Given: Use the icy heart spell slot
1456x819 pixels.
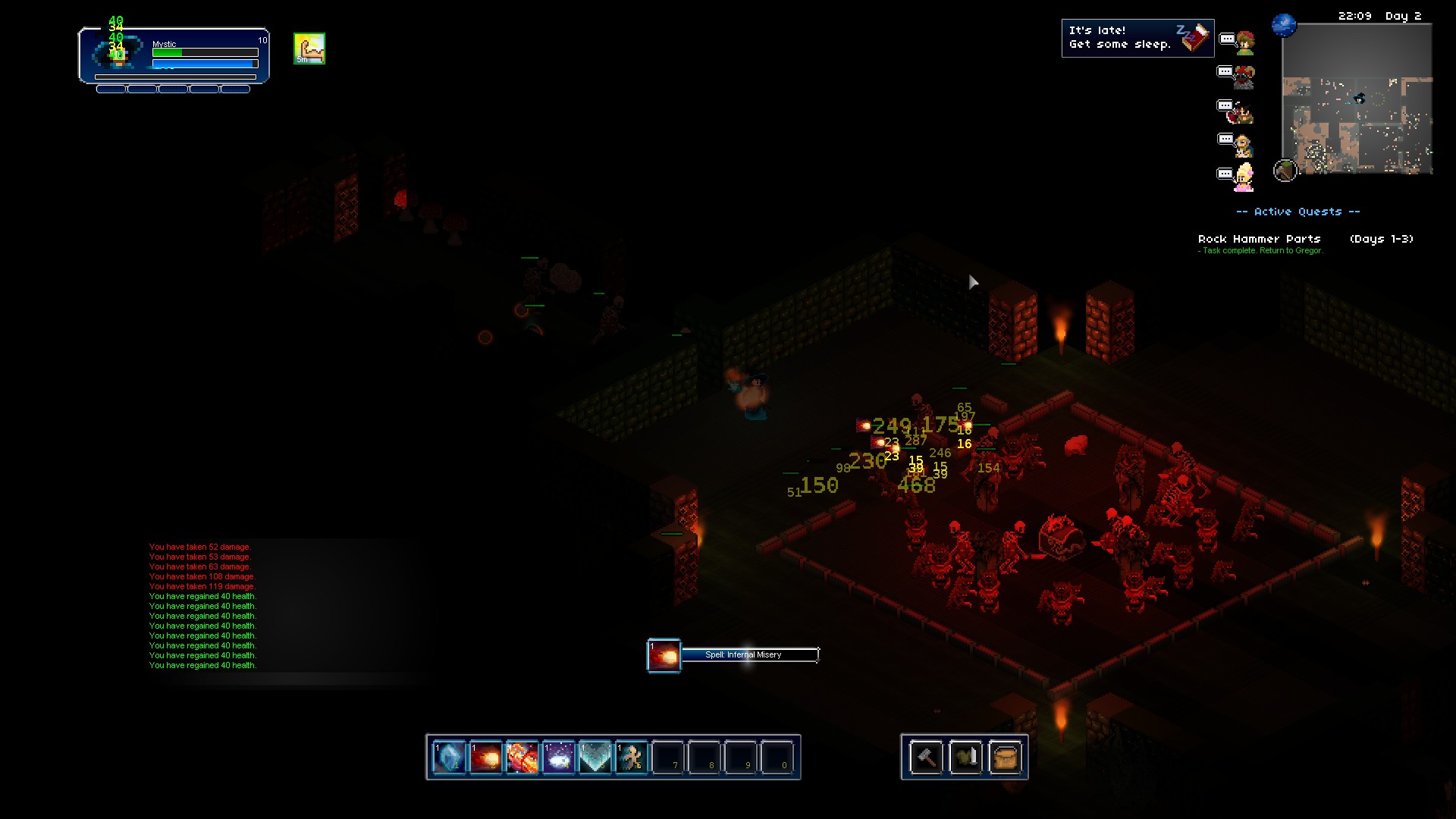Looking at the screenshot, I should (x=595, y=757).
